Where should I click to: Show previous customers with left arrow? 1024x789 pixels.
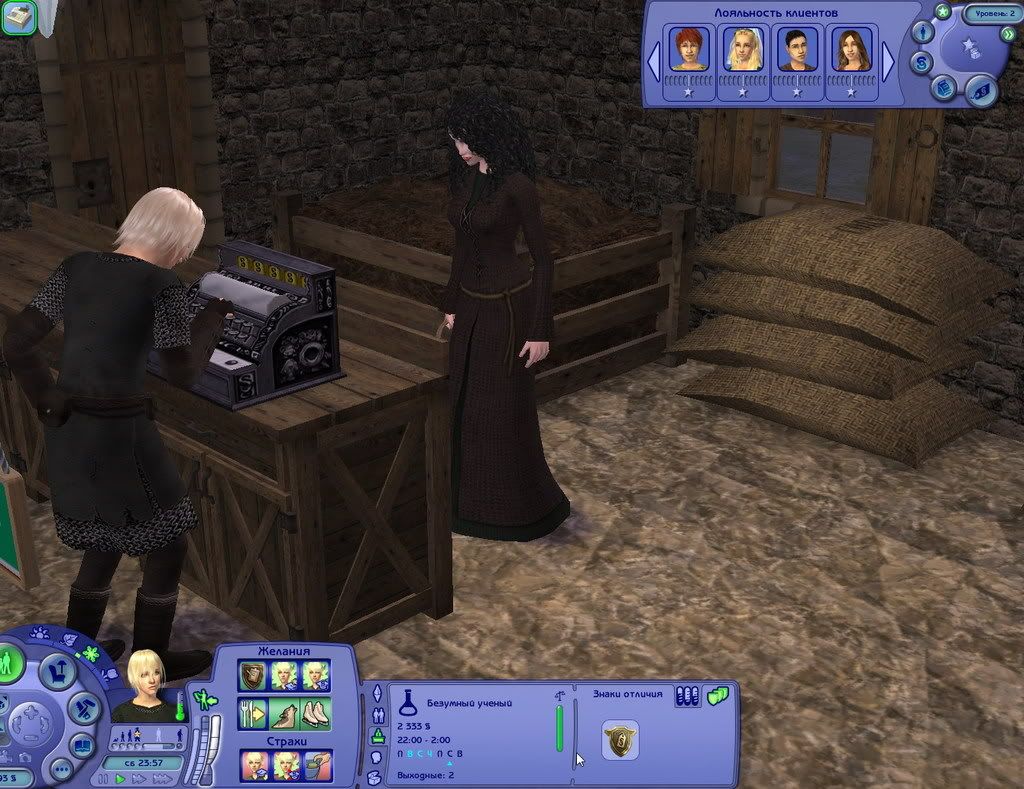coord(654,62)
